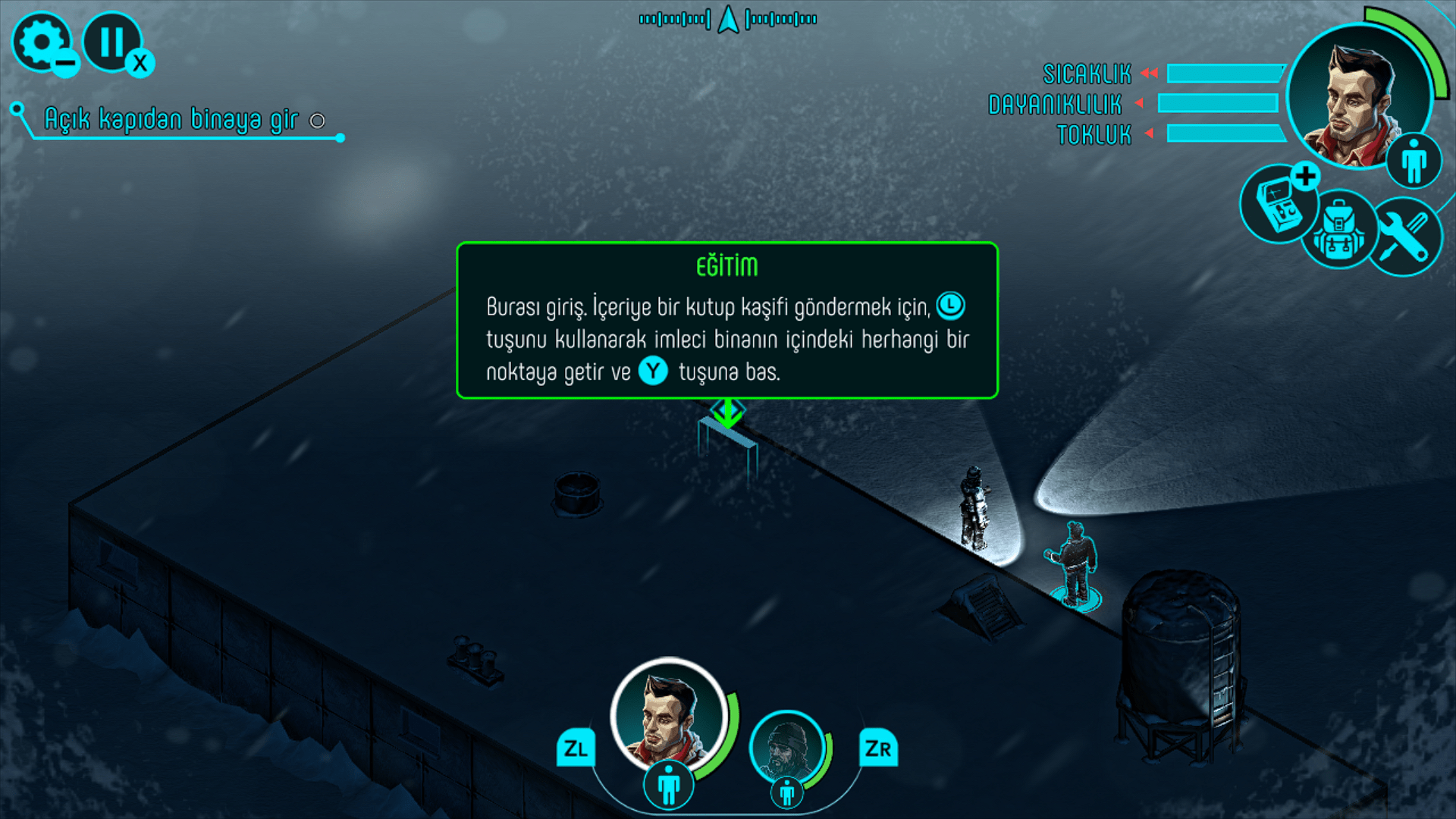Click the compass arrow indicator
This screenshot has width=1456, height=819.
coord(728,20)
